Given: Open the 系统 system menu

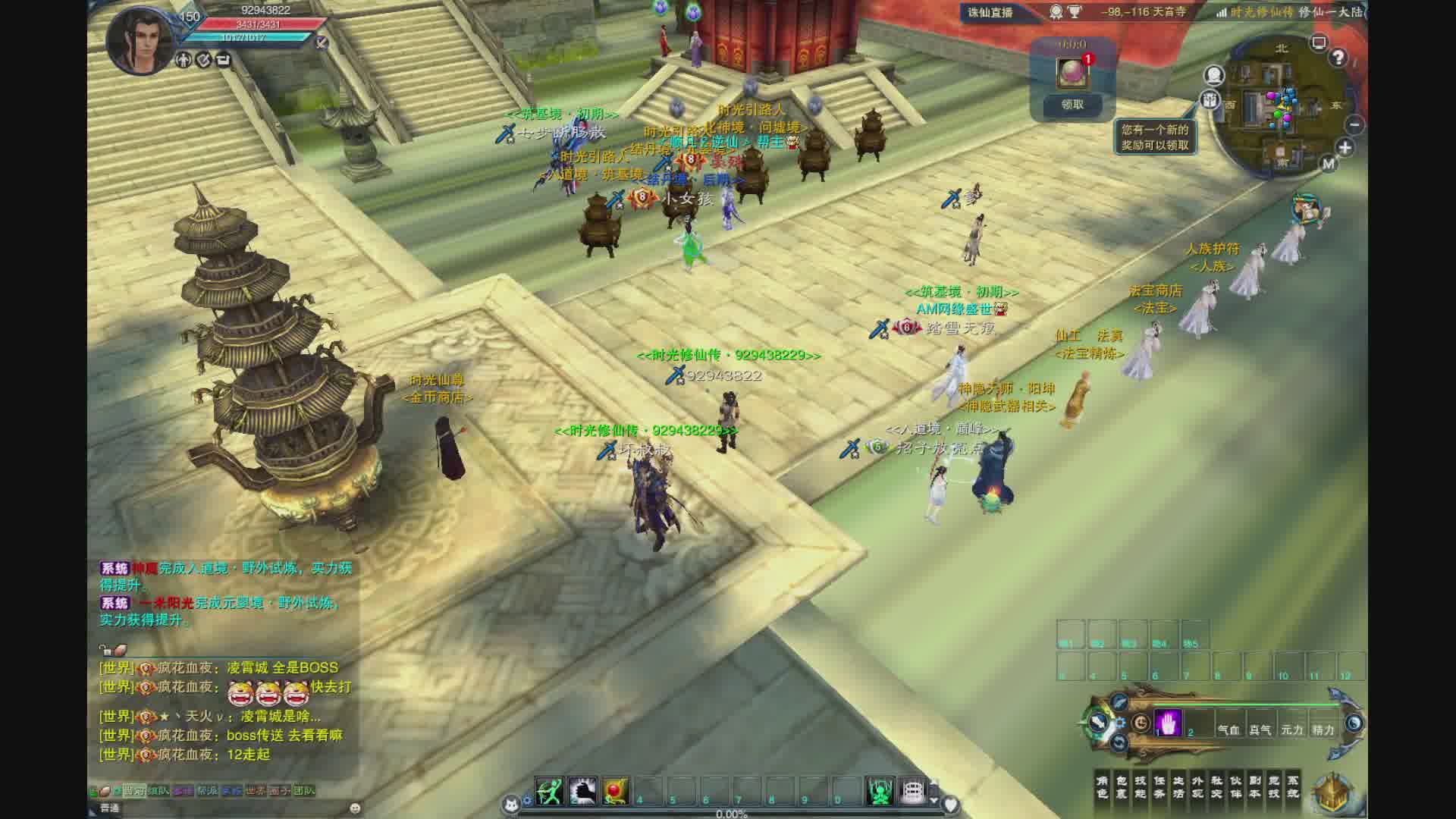Looking at the screenshot, I should (x=1294, y=786).
